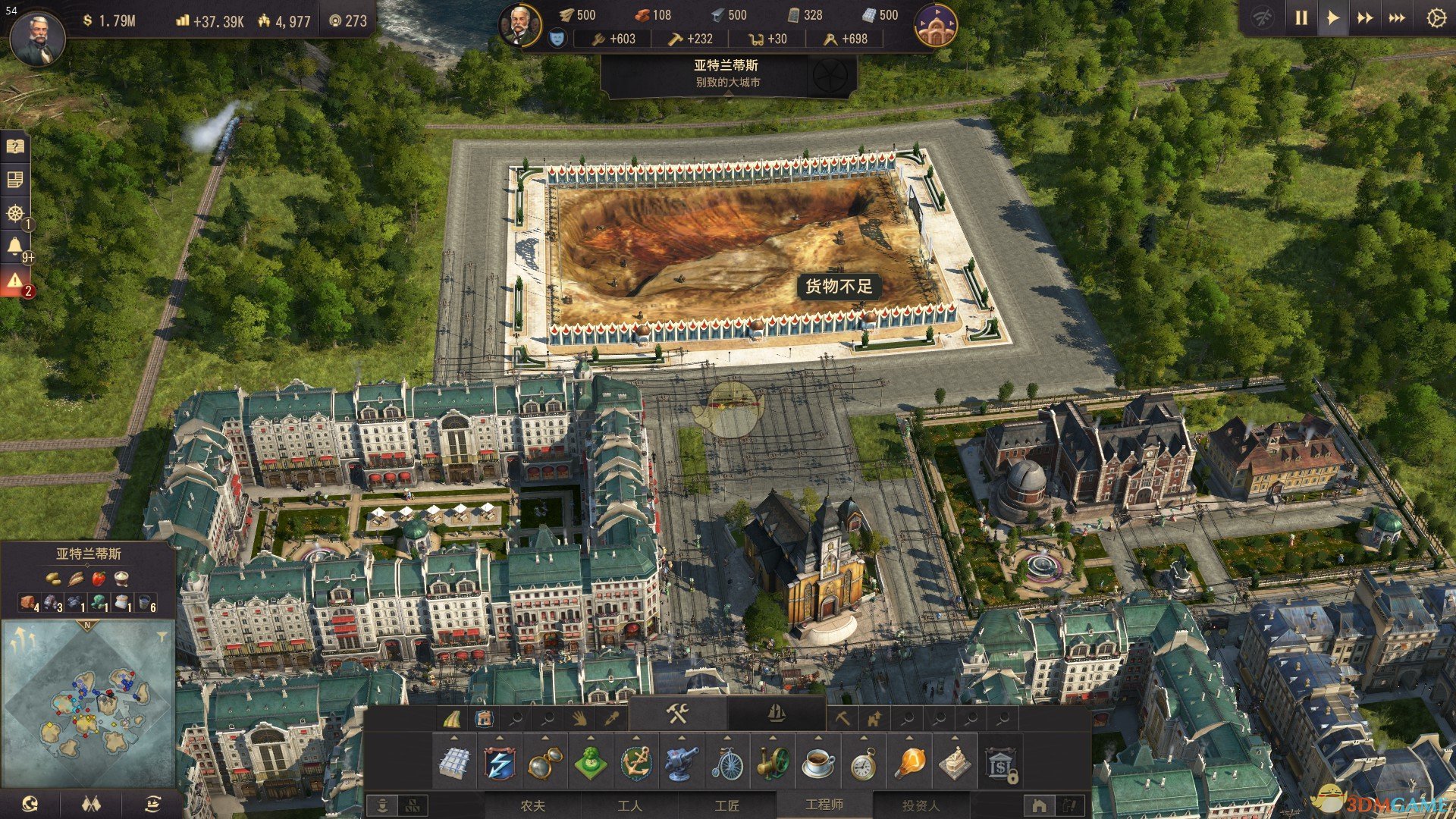
Task: Show the red warning alerts
Action: pyautogui.click(x=15, y=281)
